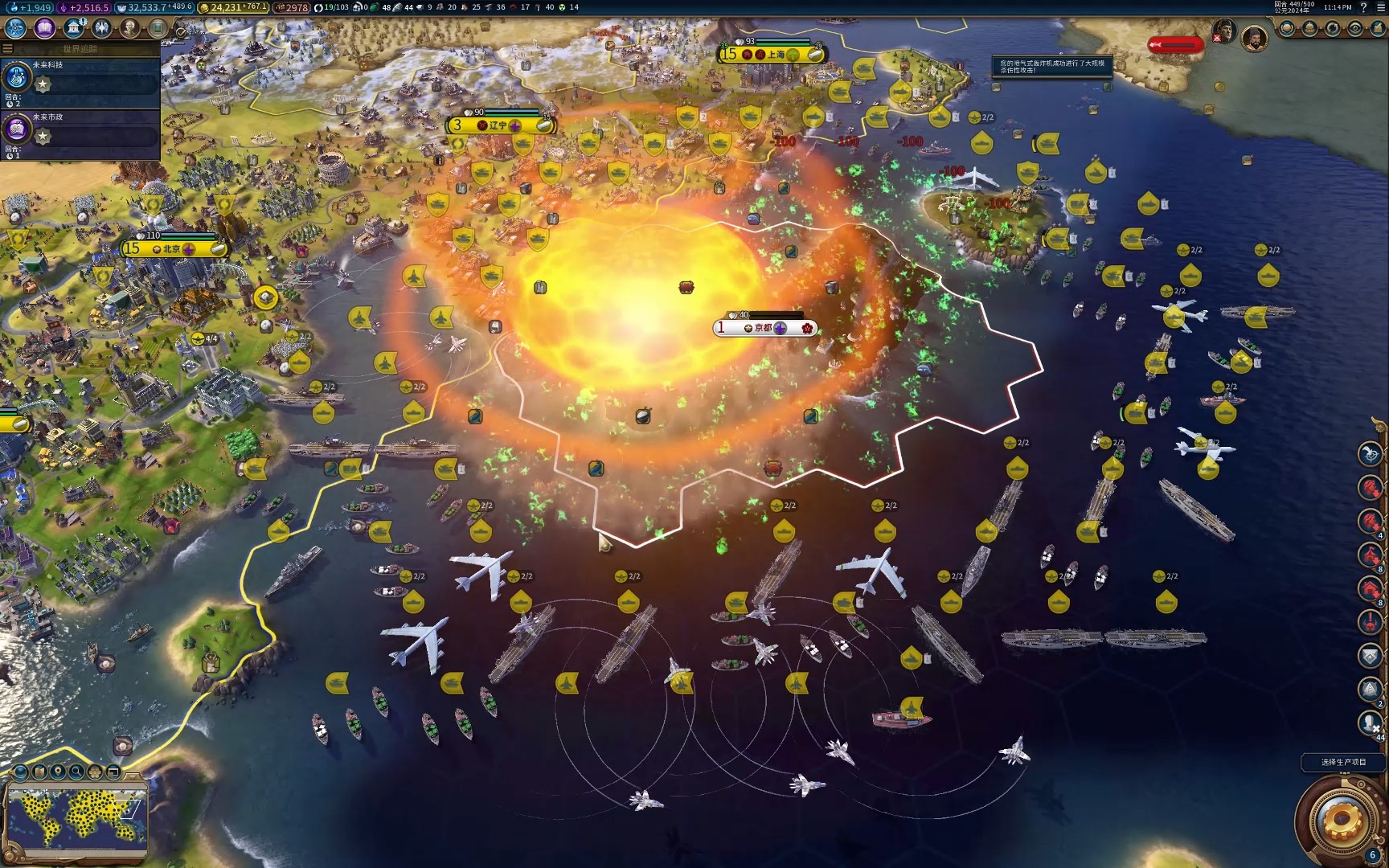Viewport: 1389px width, 868px height.
Task: Open the main game menu hamburger button
Action: [x=1380, y=7]
